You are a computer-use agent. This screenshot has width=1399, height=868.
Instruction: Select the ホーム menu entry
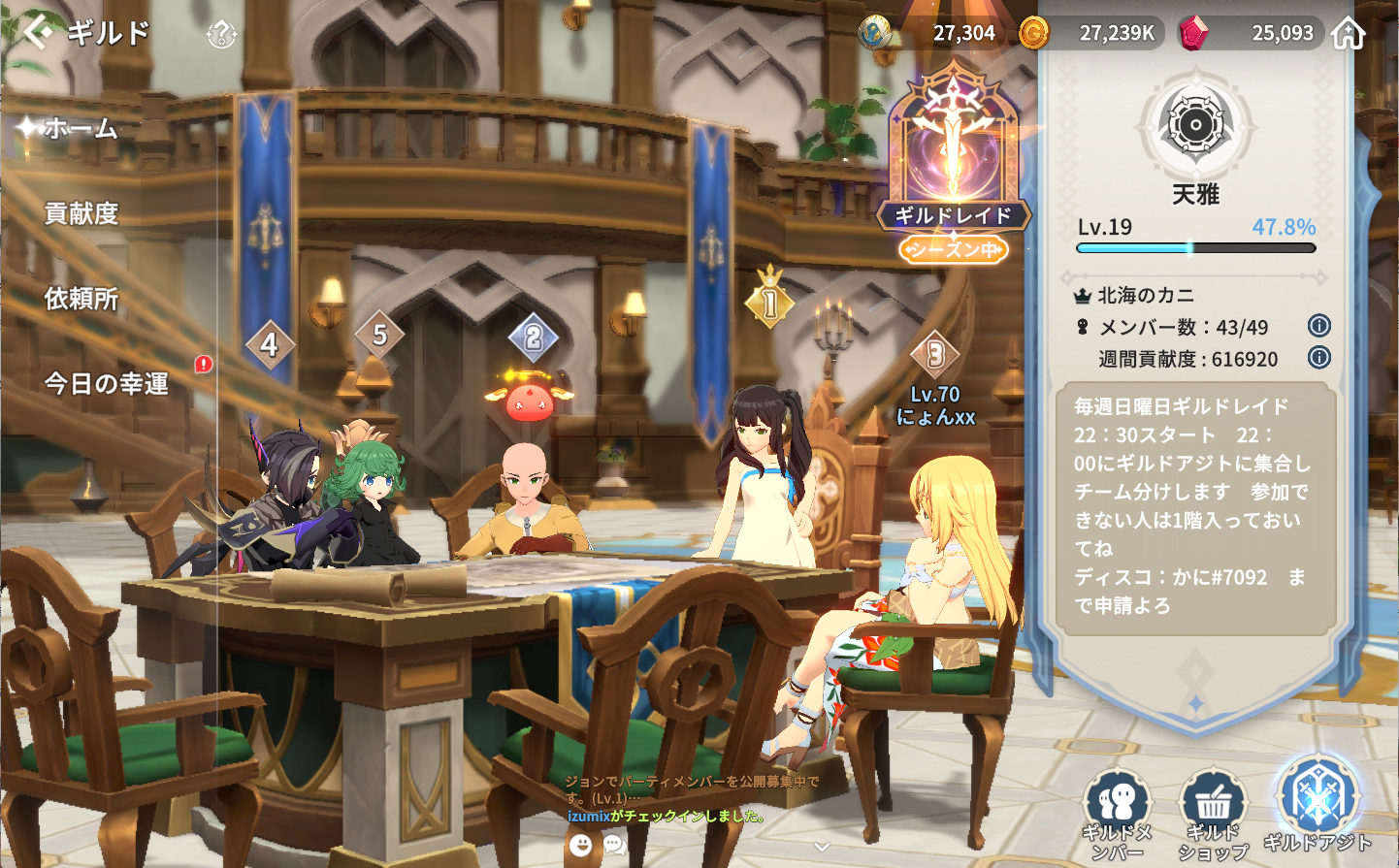[x=81, y=128]
